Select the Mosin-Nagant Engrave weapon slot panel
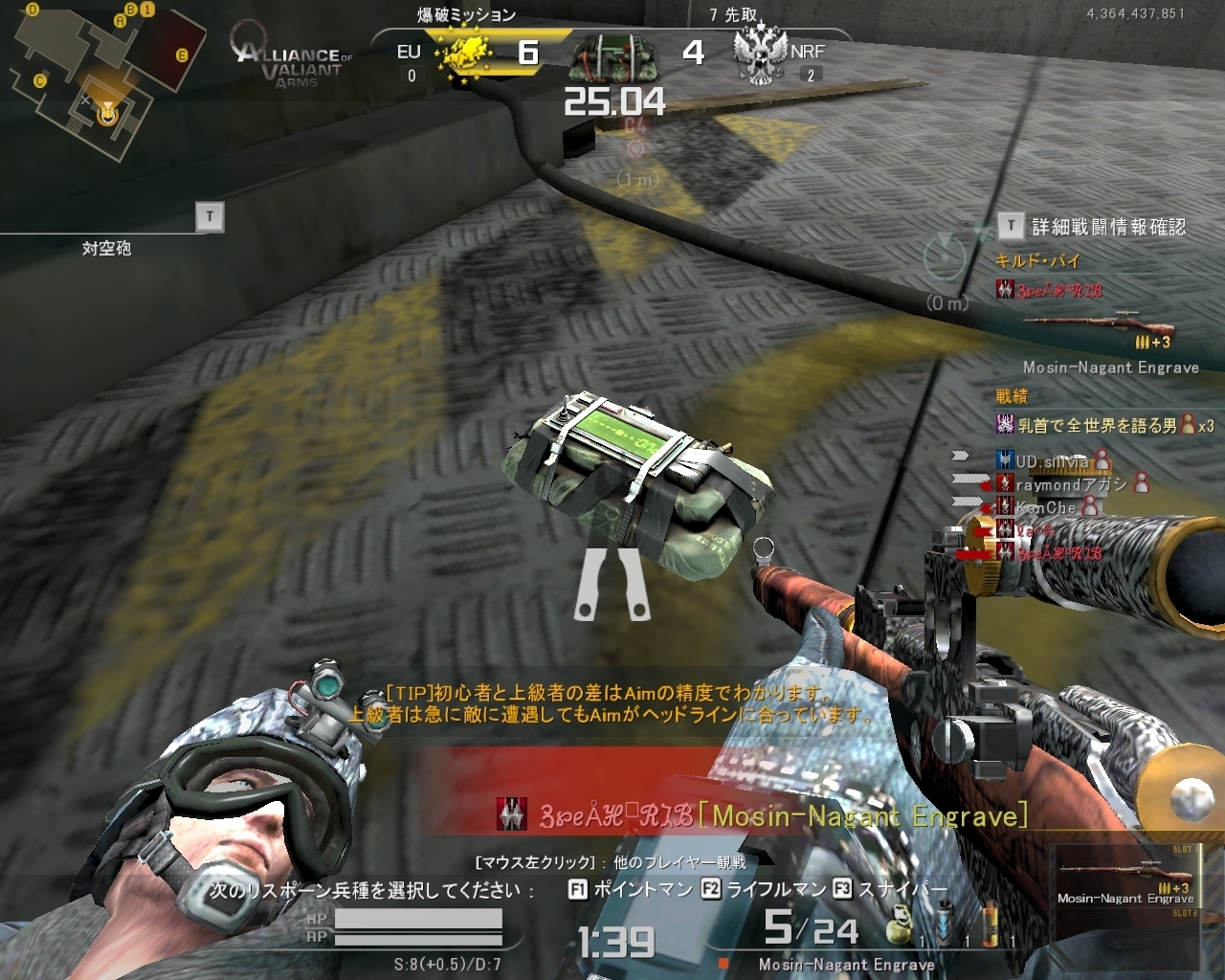Viewport: 1225px width, 980px height. [x=1125, y=885]
